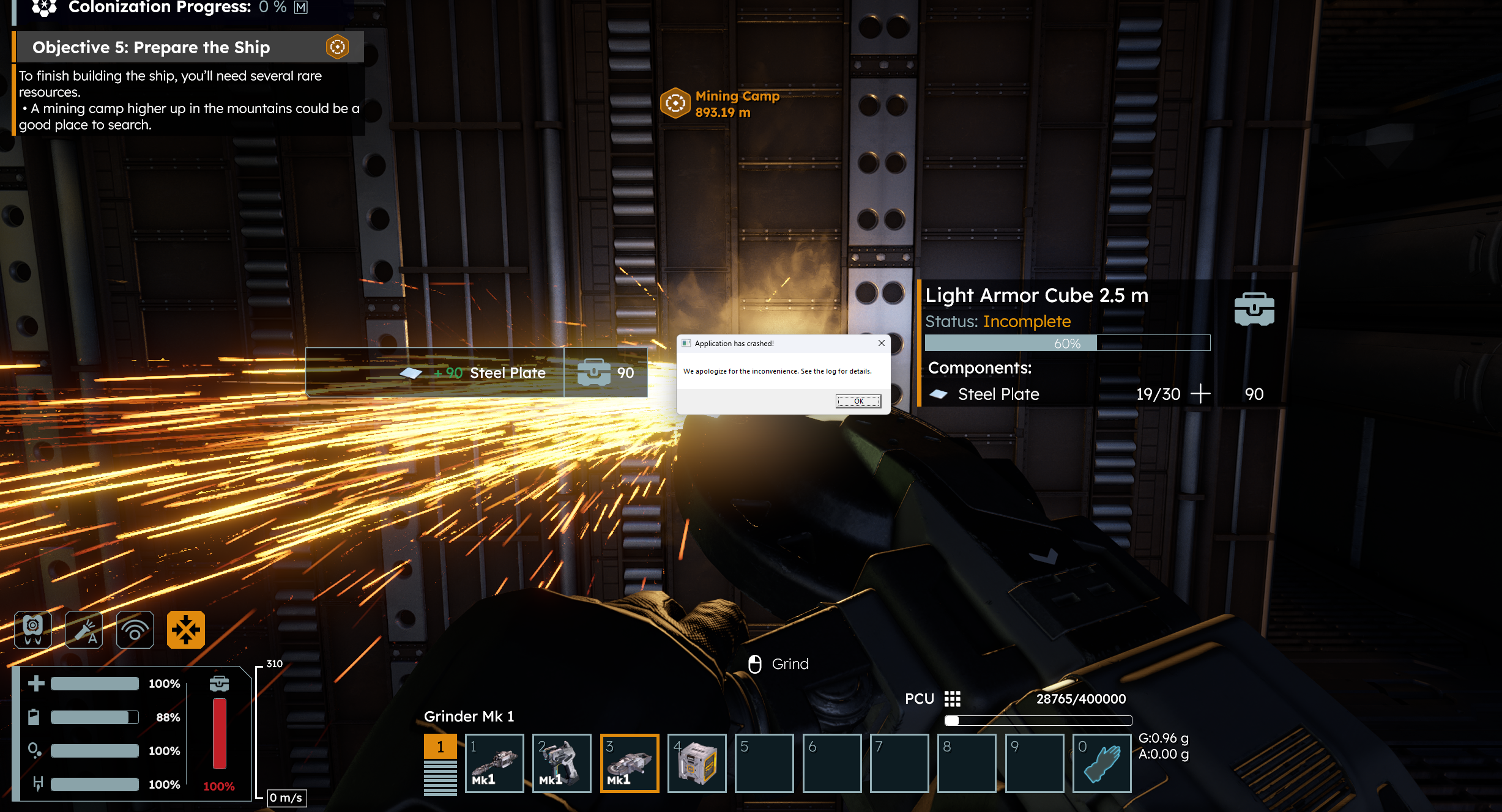The image size is (1502, 812).
Task: Toggle the broadcasting signal icon
Action: click(135, 630)
